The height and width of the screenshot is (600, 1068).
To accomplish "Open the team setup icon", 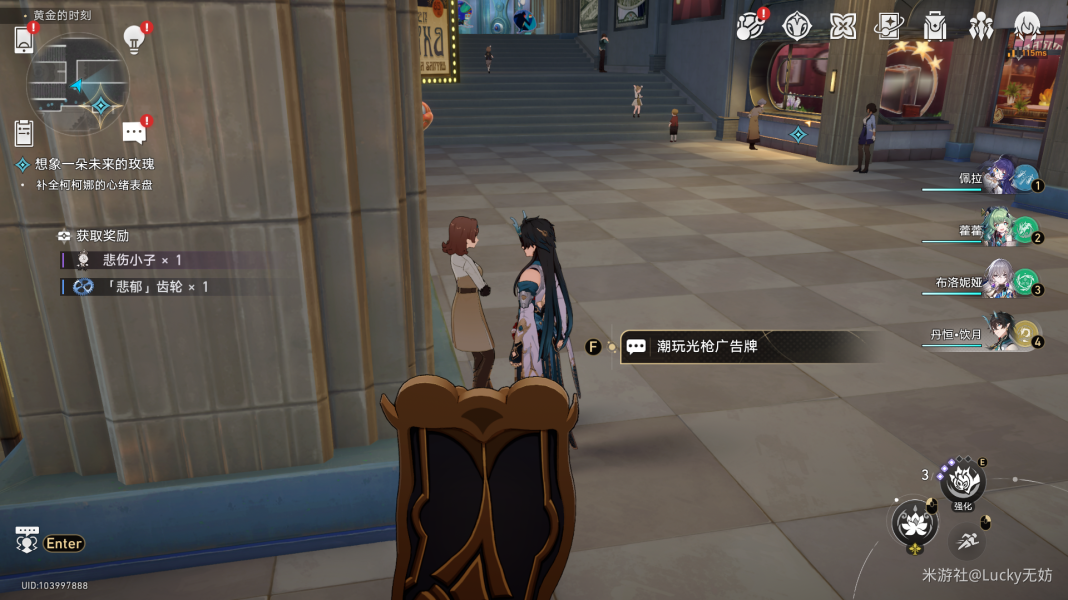I will coord(981,26).
